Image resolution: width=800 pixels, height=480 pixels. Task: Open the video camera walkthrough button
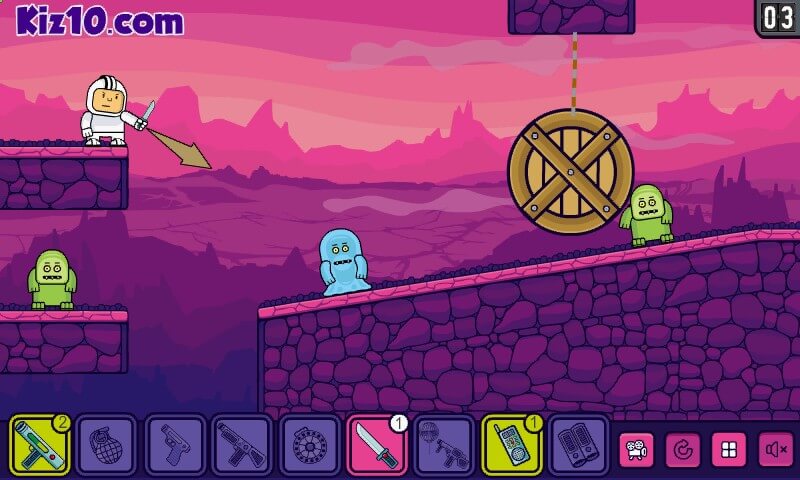[636, 449]
